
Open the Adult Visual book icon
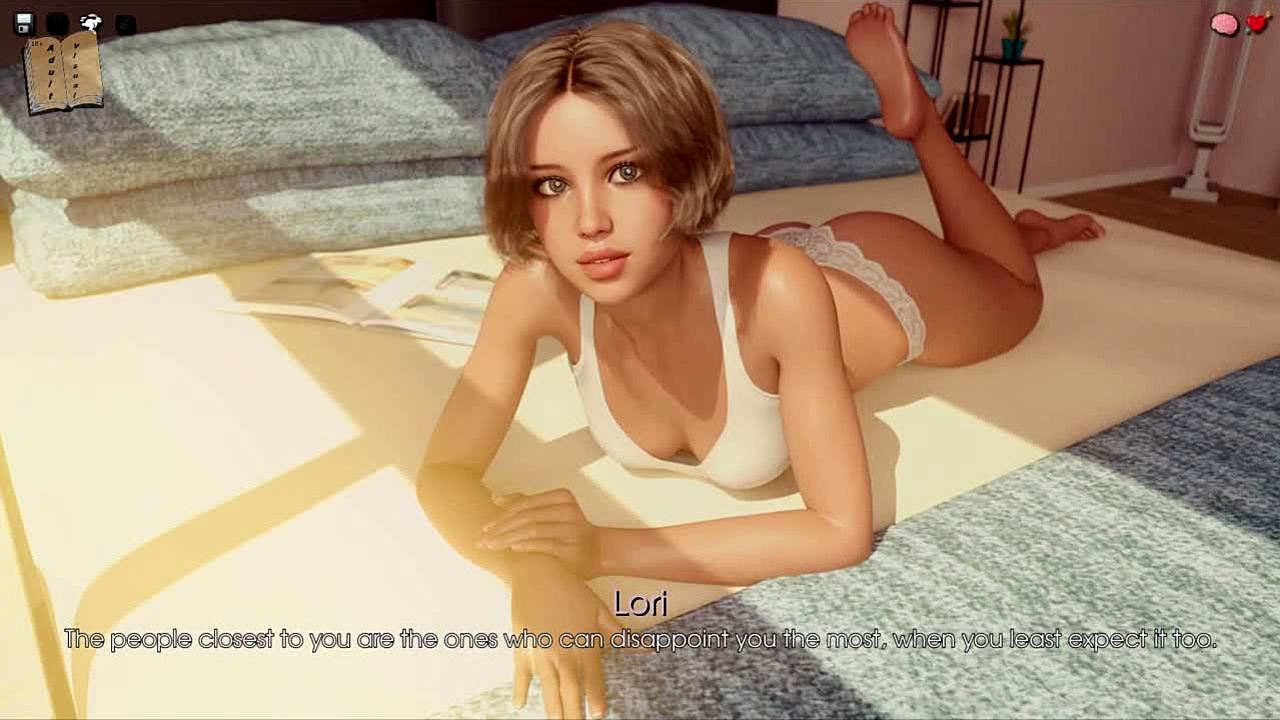click(63, 72)
